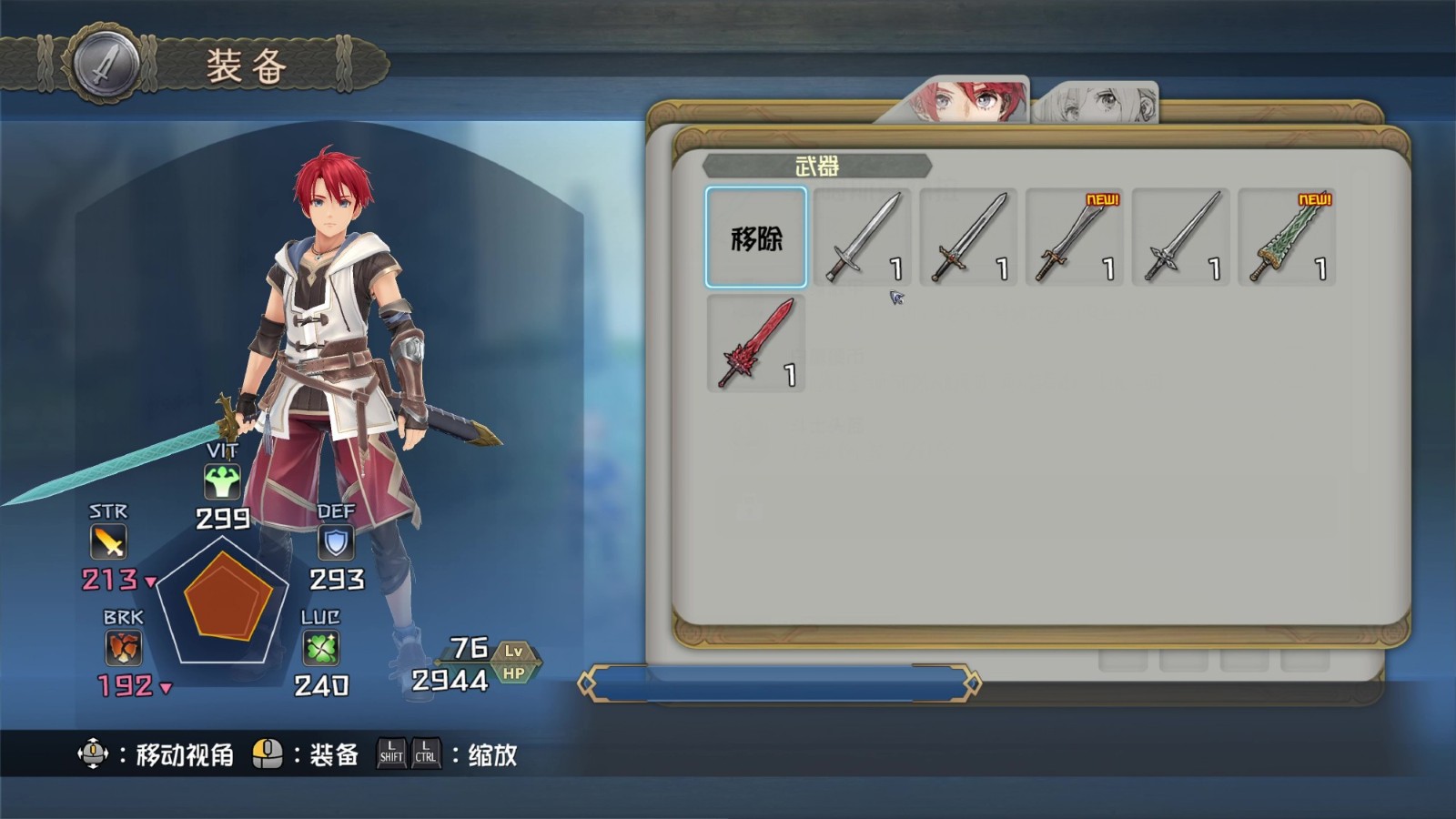Click the 移除 remove-equipment slot
The width and height of the screenshot is (1456, 819).
tap(756, 238)
